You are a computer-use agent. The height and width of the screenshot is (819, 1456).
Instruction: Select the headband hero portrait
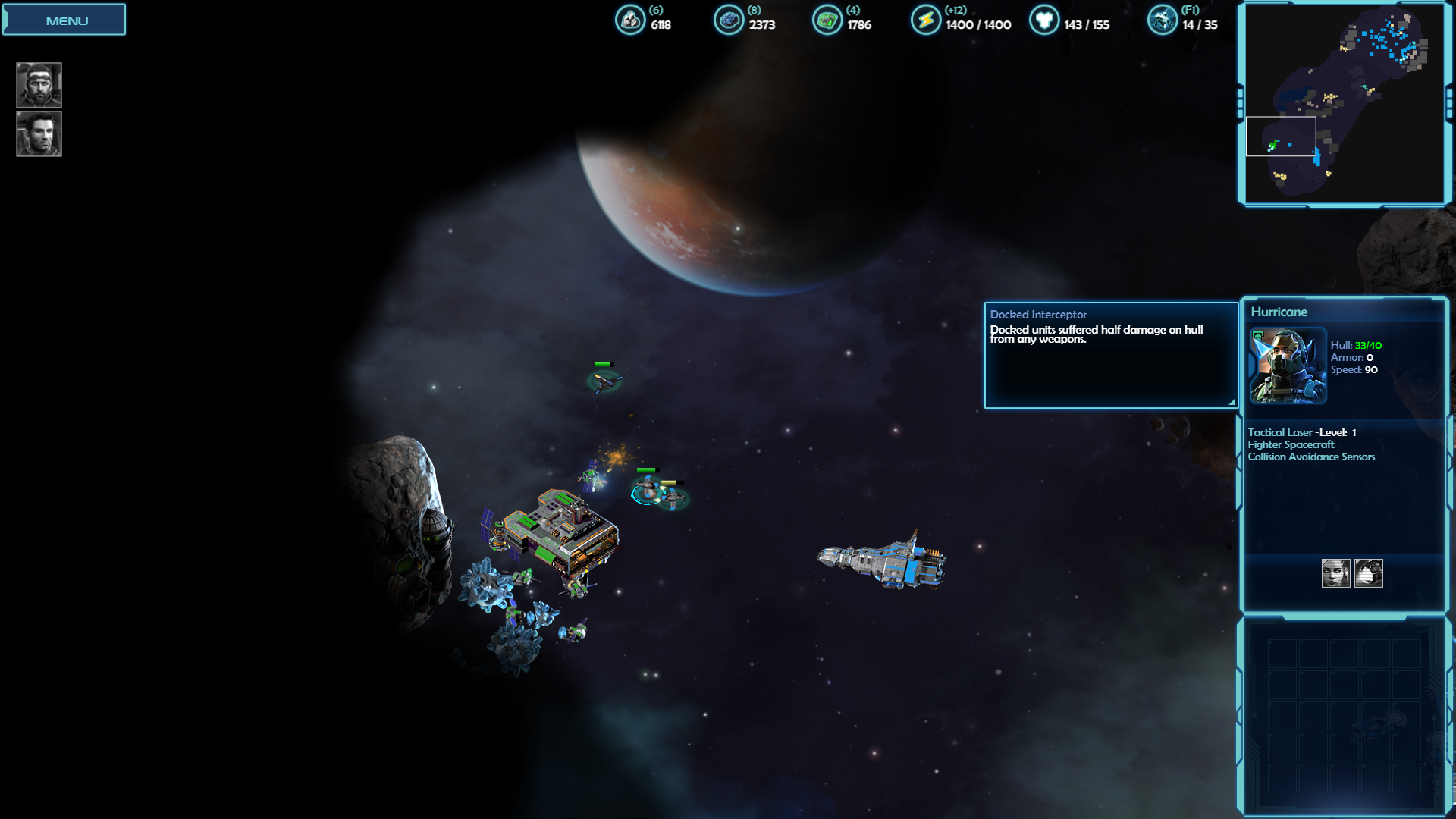pyautogui.click(x=39, y=85)
